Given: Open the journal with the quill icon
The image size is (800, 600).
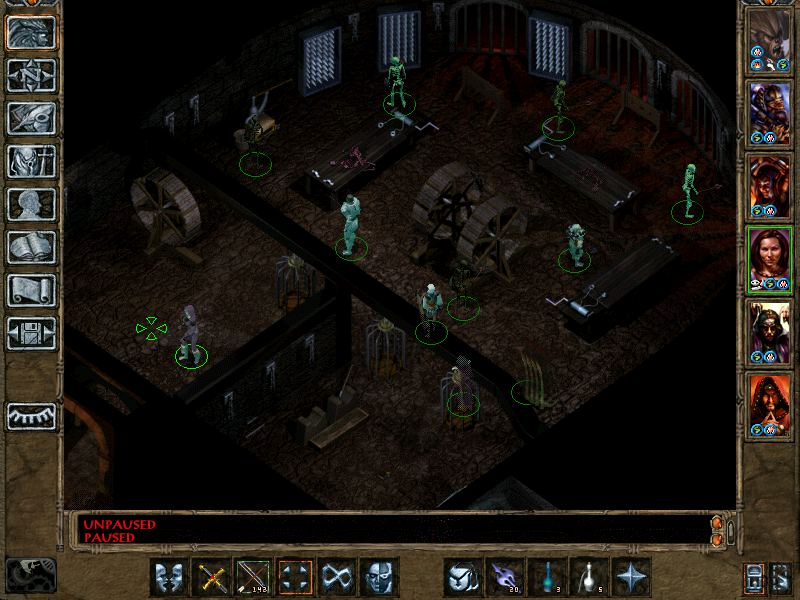Looking at the screenshot, I should tap(32, 118).
